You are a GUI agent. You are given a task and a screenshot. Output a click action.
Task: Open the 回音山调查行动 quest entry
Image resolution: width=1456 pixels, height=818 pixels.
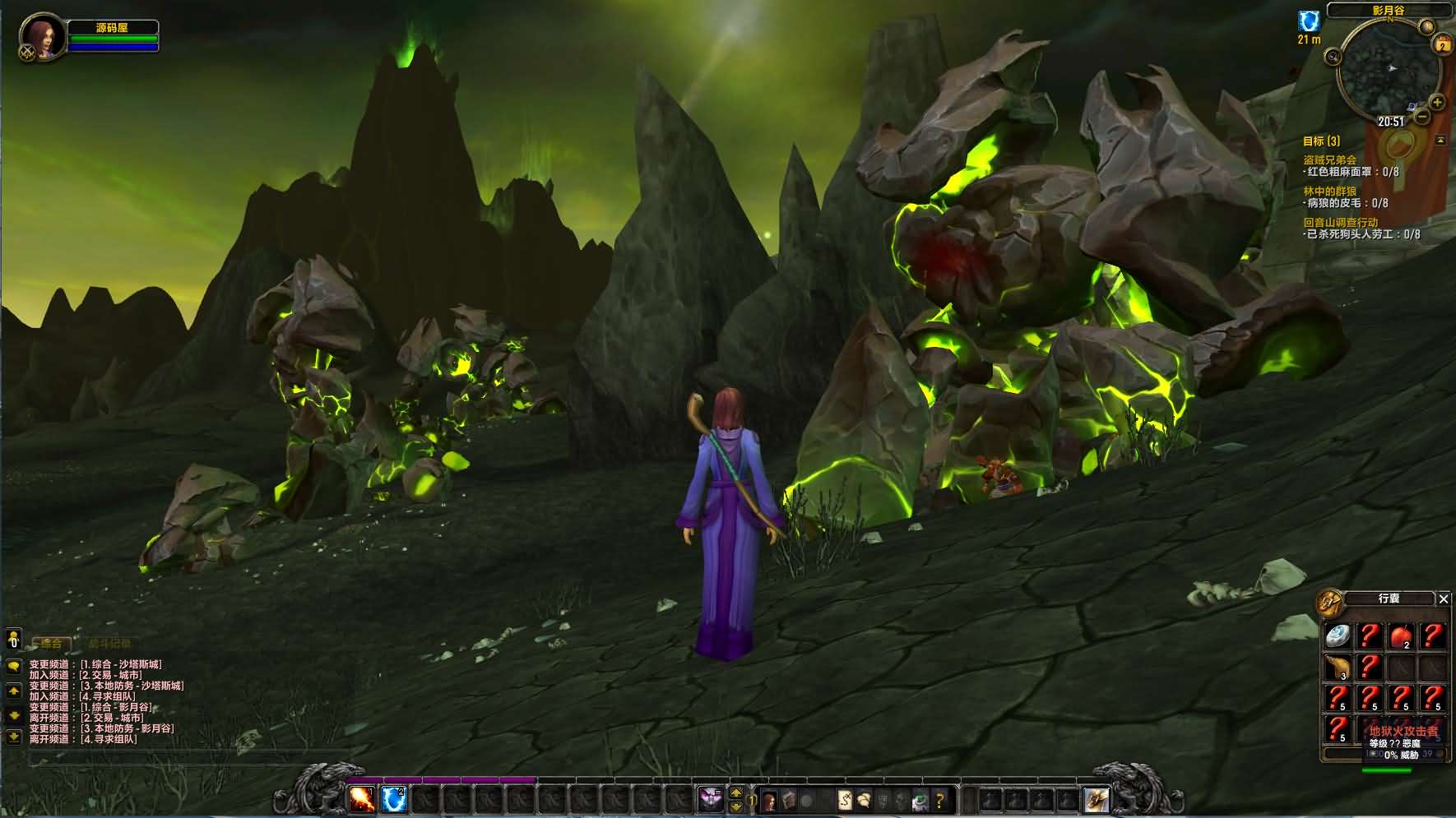(x=1340, y=223)
